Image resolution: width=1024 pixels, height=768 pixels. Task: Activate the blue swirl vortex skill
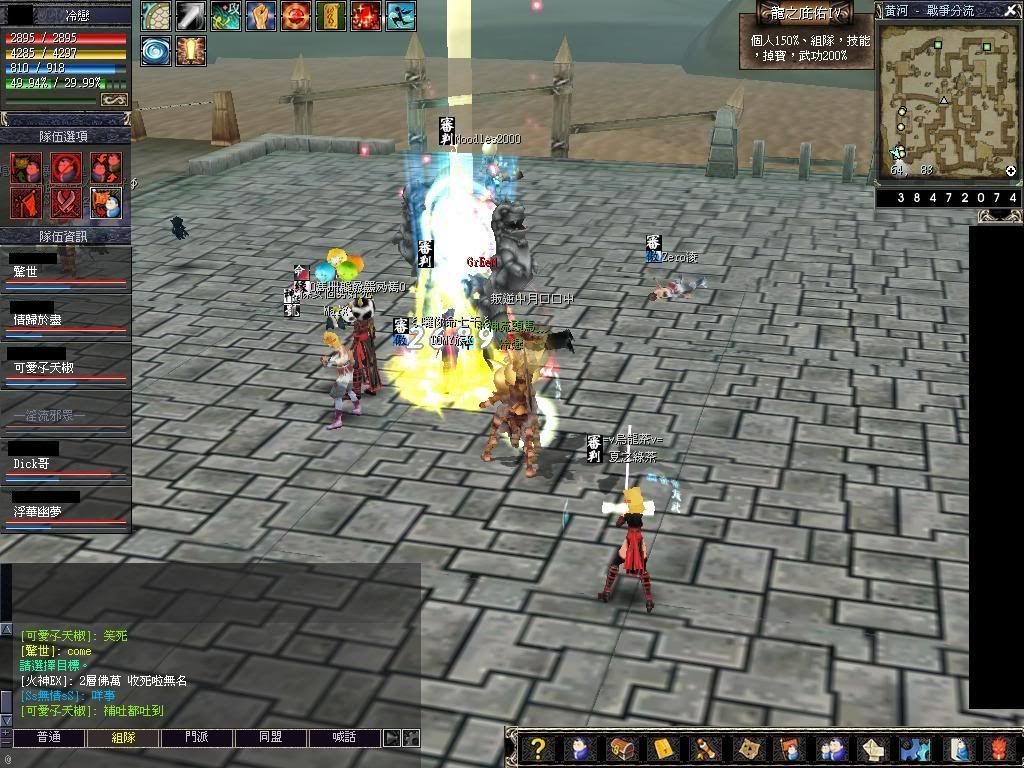(155, 50)
